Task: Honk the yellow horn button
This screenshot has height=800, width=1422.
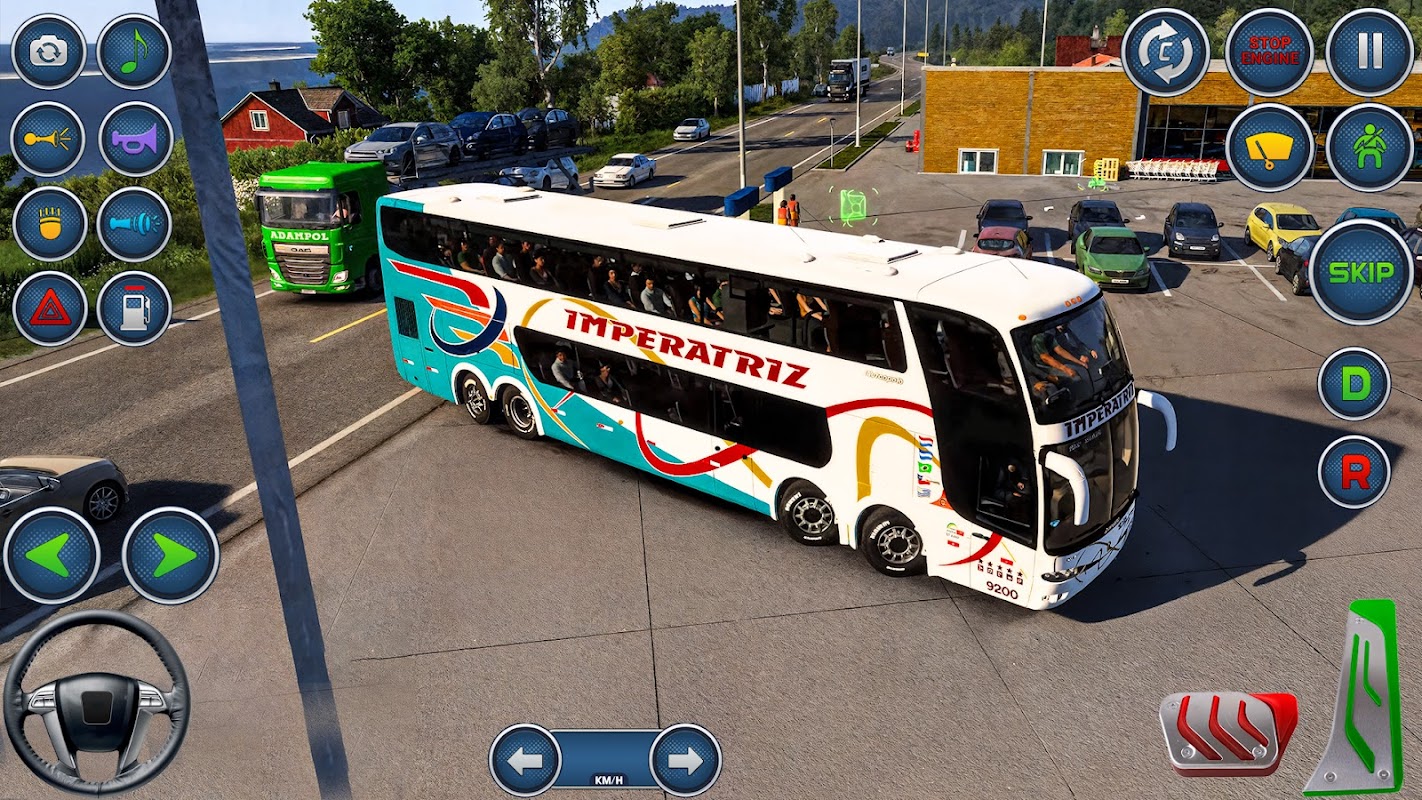Action: click(48, 139)
